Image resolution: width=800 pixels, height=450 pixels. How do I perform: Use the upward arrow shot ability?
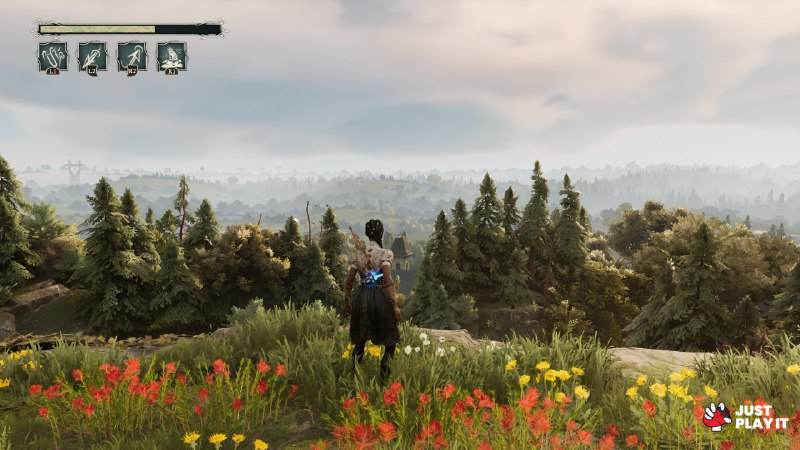132,56
